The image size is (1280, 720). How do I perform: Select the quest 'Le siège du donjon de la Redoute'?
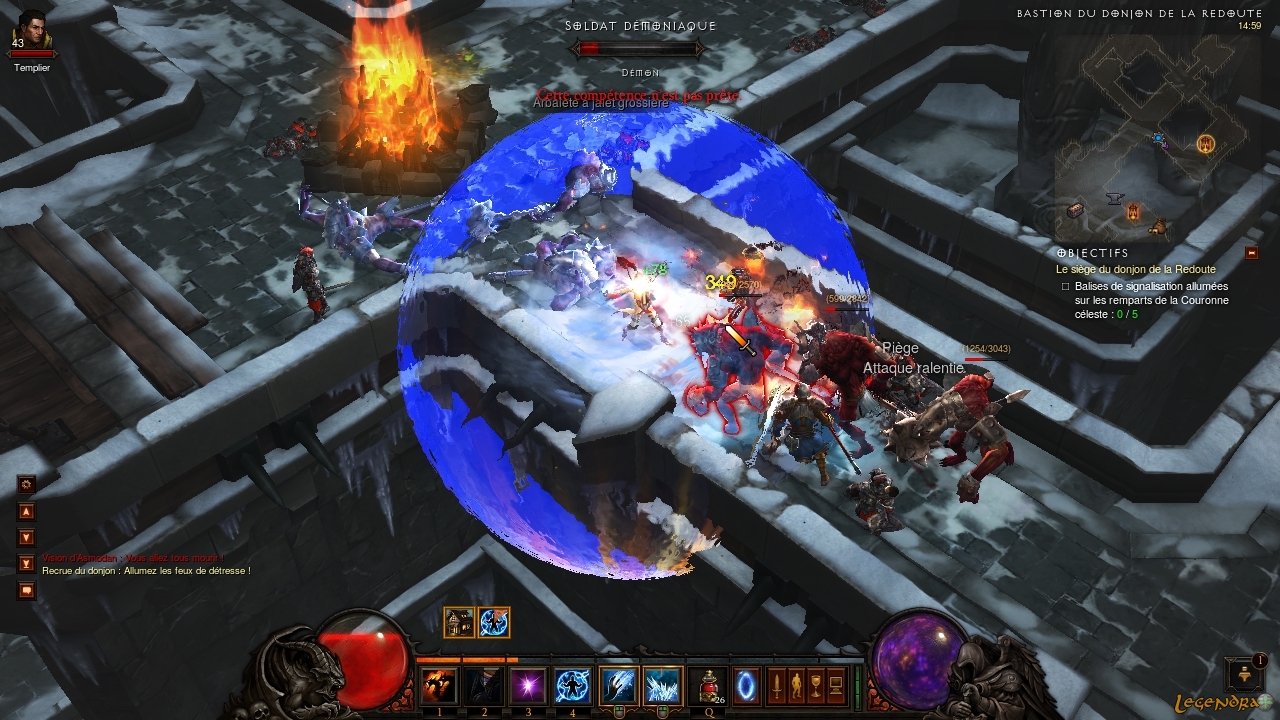[x=1135, y=270]
